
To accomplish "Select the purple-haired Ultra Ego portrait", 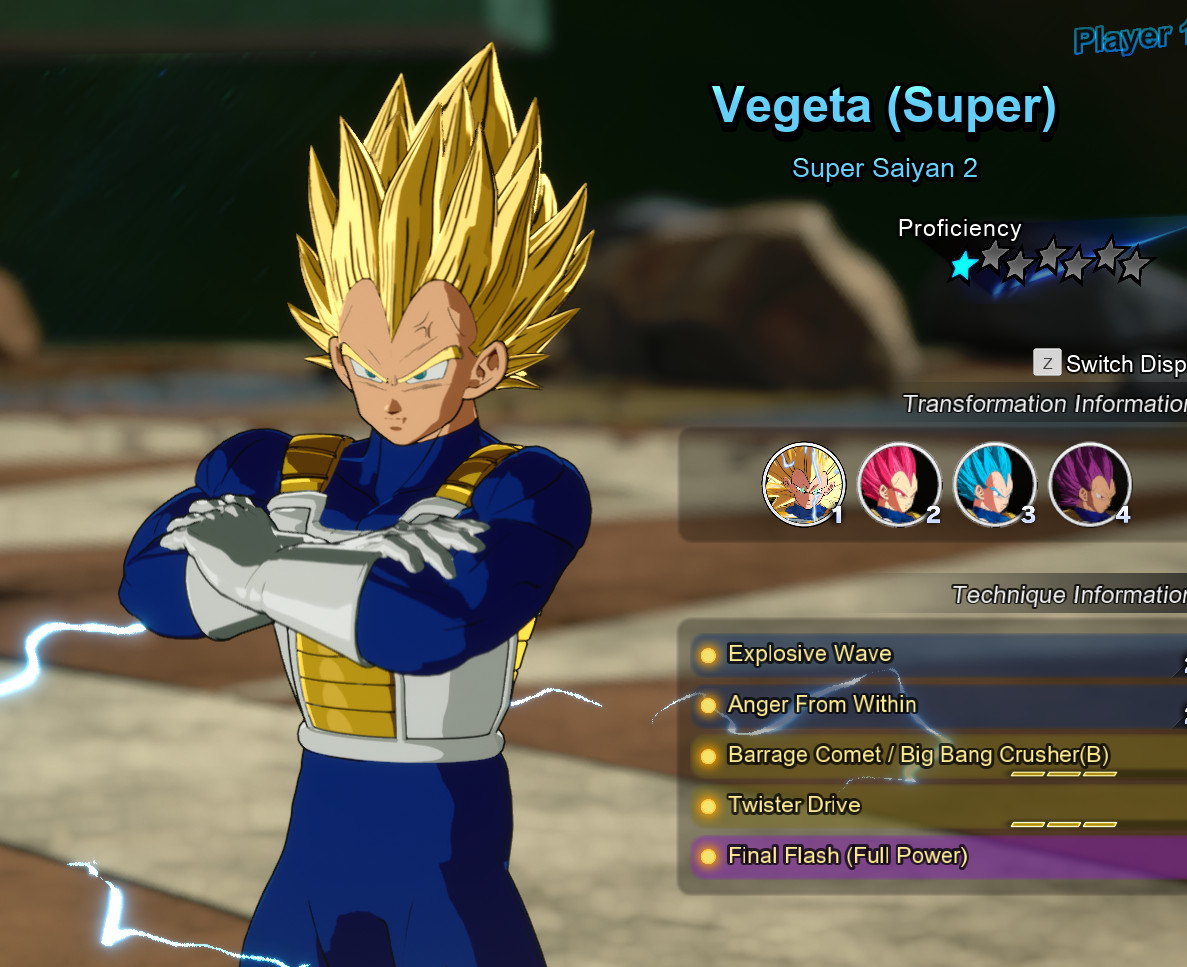I will click(1089, 484).
